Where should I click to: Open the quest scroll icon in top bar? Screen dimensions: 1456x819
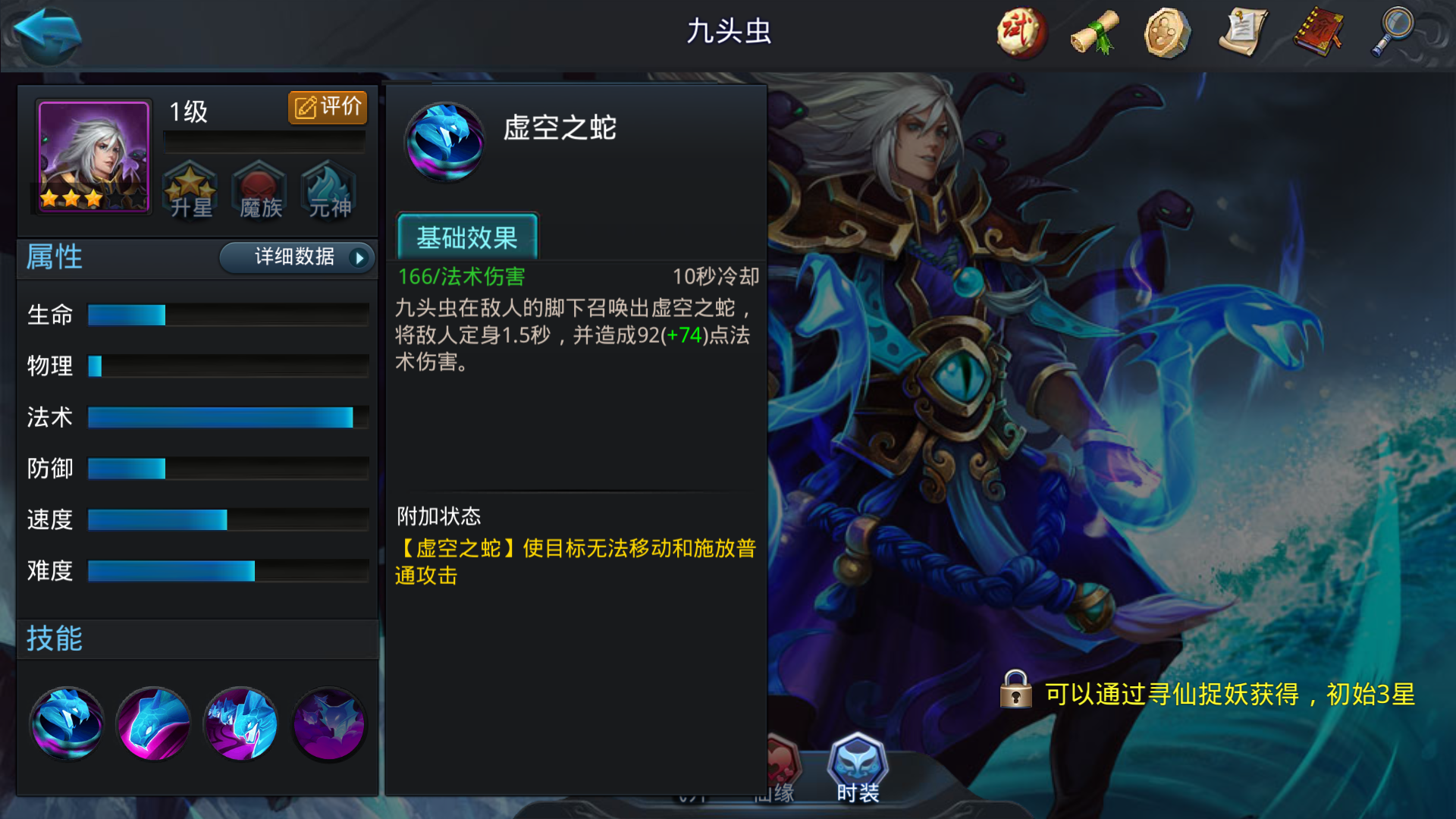click(x=1244, y=32)
